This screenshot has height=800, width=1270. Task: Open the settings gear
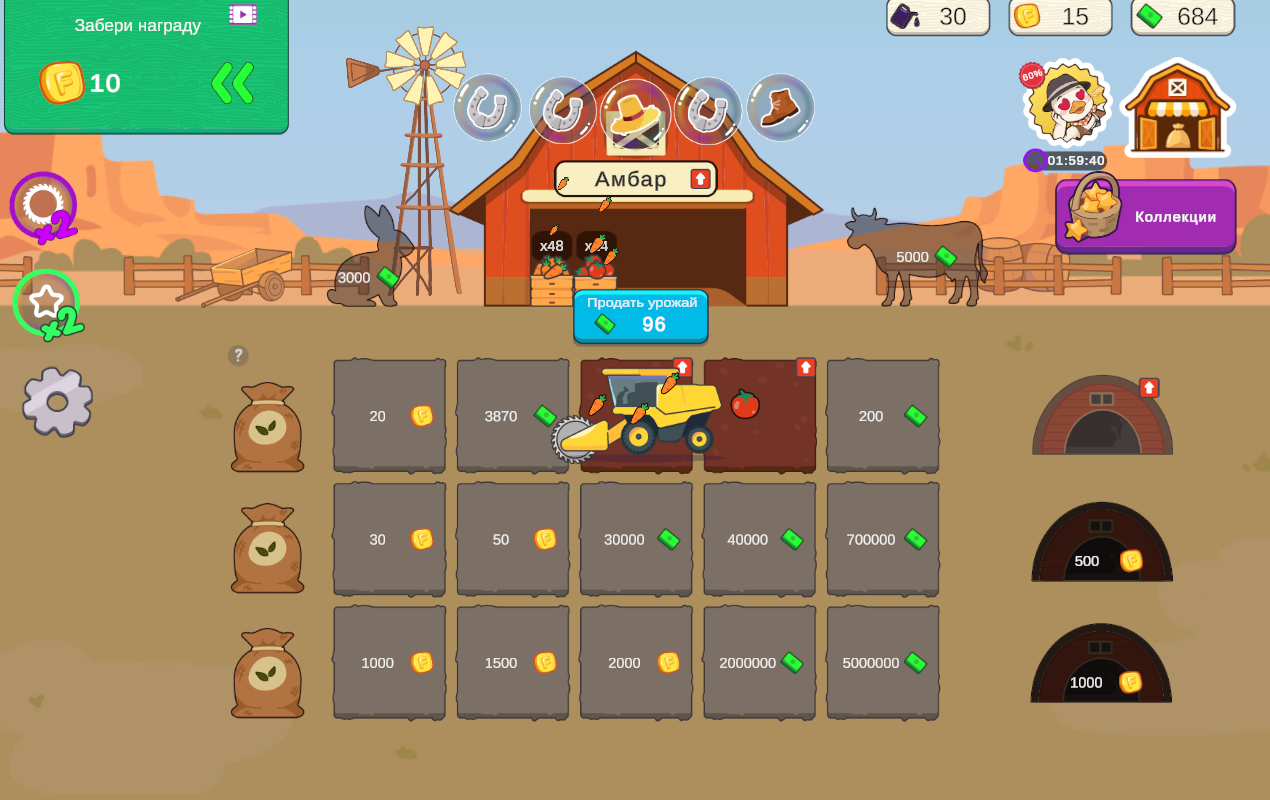point(57,401)
